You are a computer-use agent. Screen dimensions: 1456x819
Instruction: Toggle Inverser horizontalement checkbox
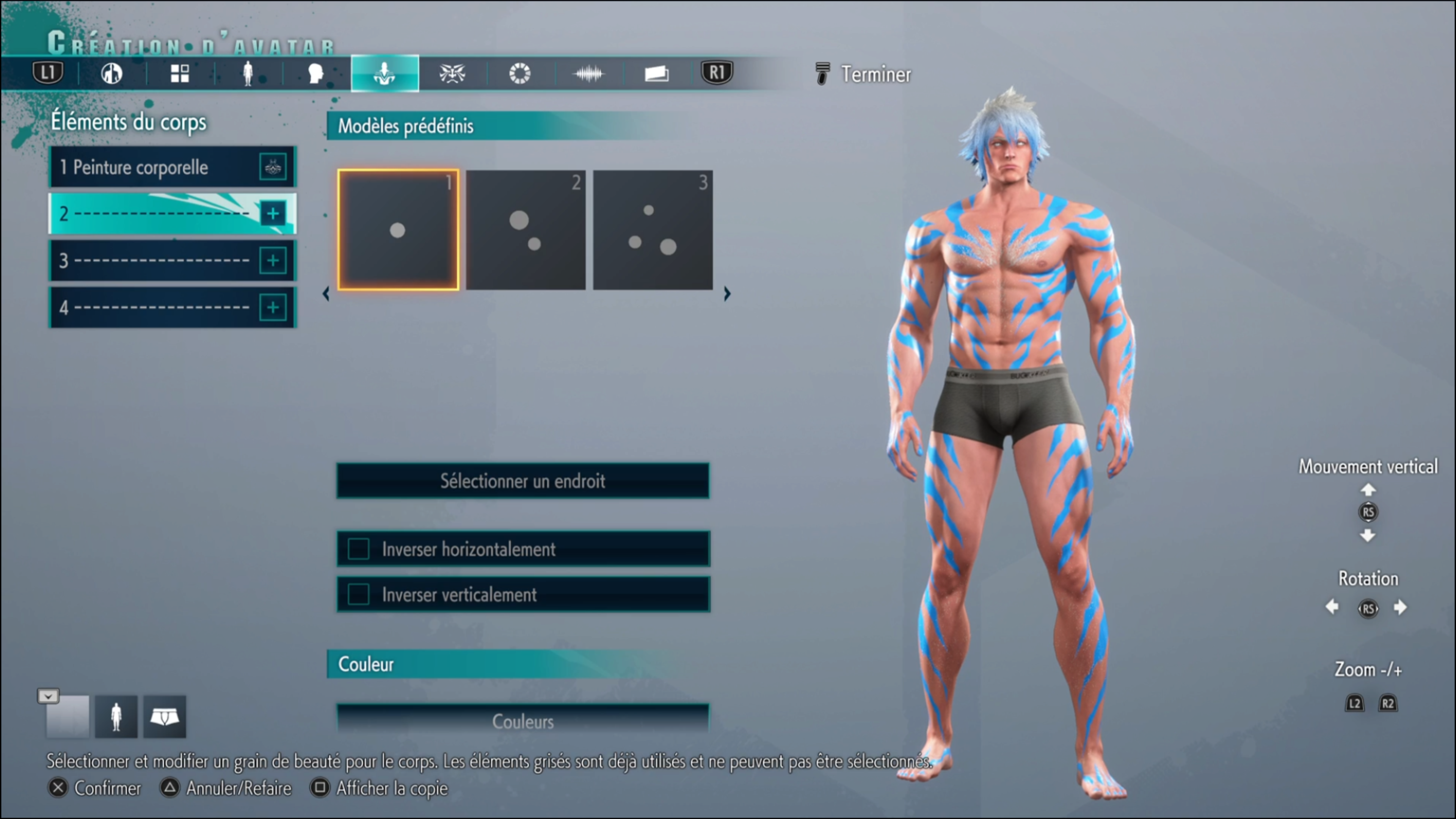[359, 549]
